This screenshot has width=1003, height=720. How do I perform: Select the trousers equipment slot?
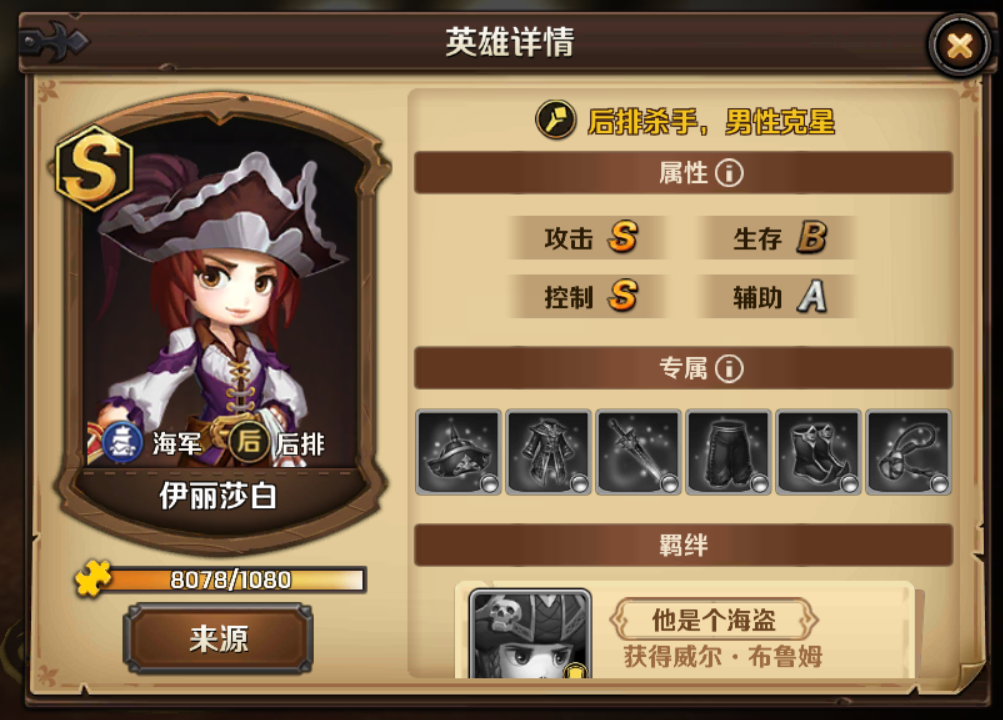[728, 452]
